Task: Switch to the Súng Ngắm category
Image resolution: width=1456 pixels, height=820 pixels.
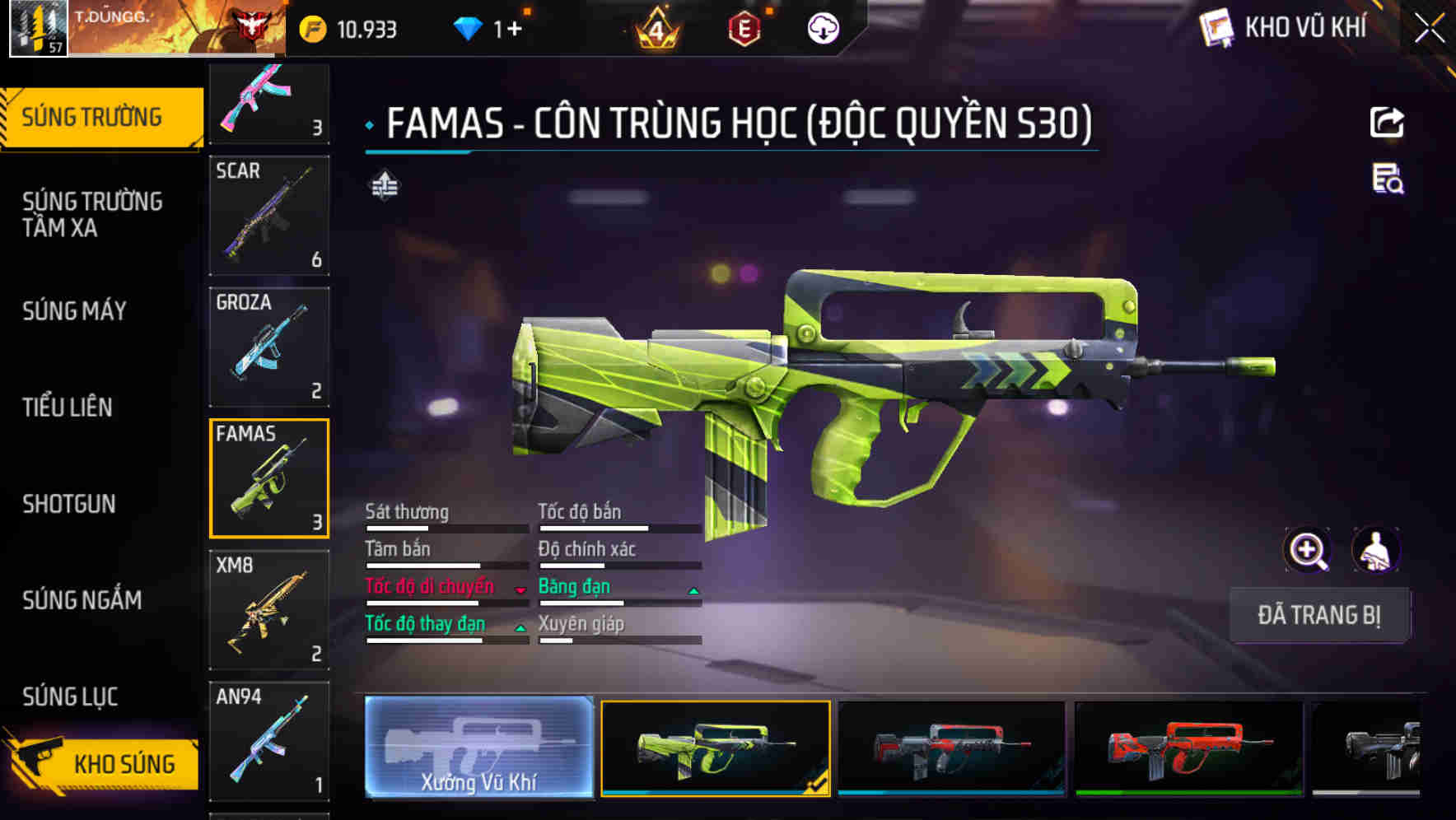Action: tap(82, 600)
